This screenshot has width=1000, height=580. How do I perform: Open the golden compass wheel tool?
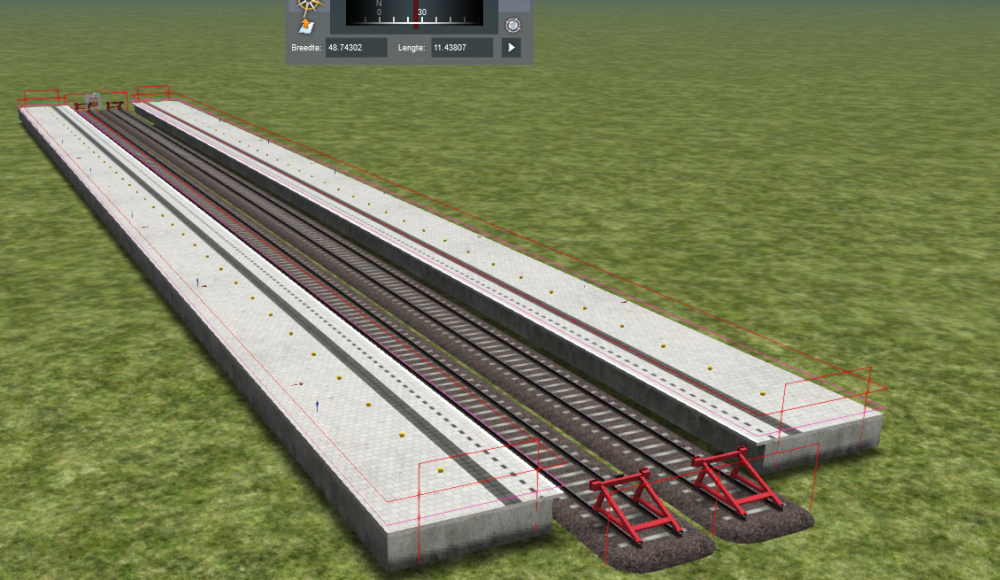307,4
